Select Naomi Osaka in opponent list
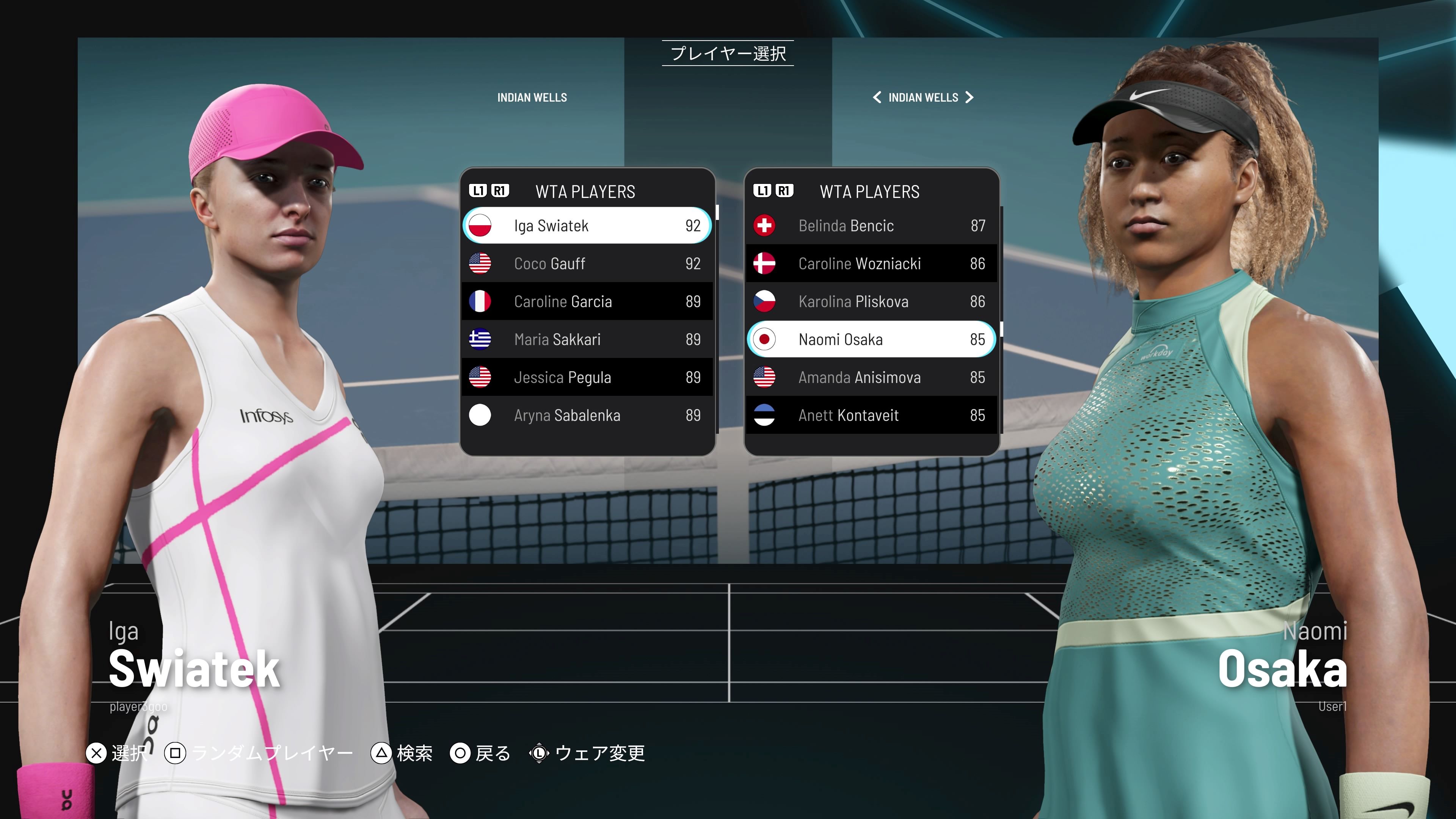The image size is (1456, 819). coord(871,339)
